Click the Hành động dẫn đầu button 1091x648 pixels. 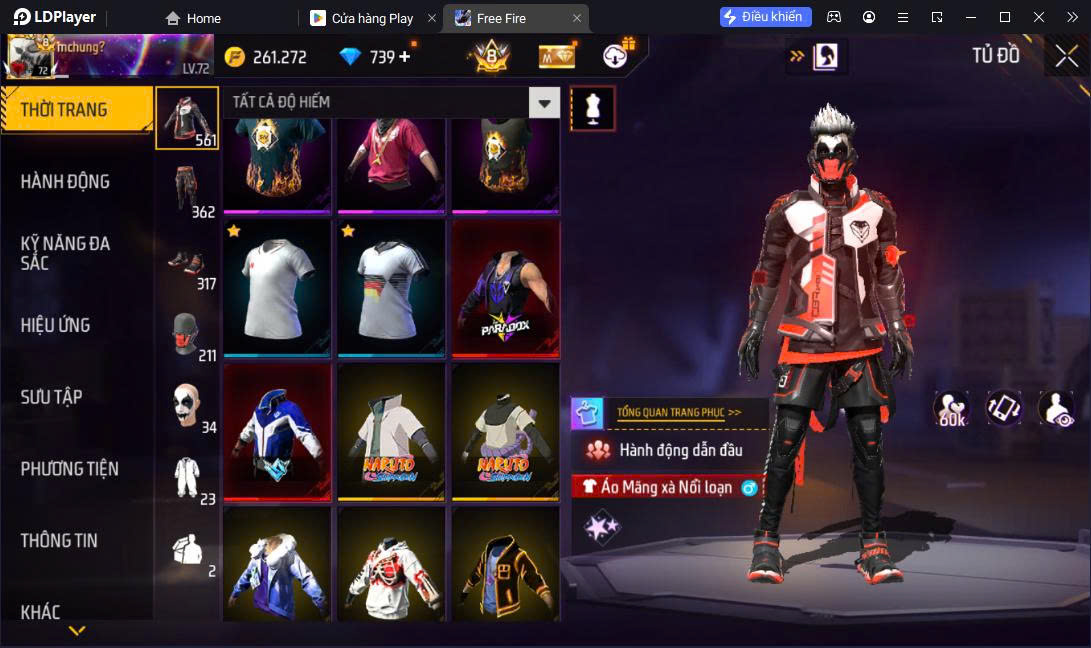coord(668,450)
